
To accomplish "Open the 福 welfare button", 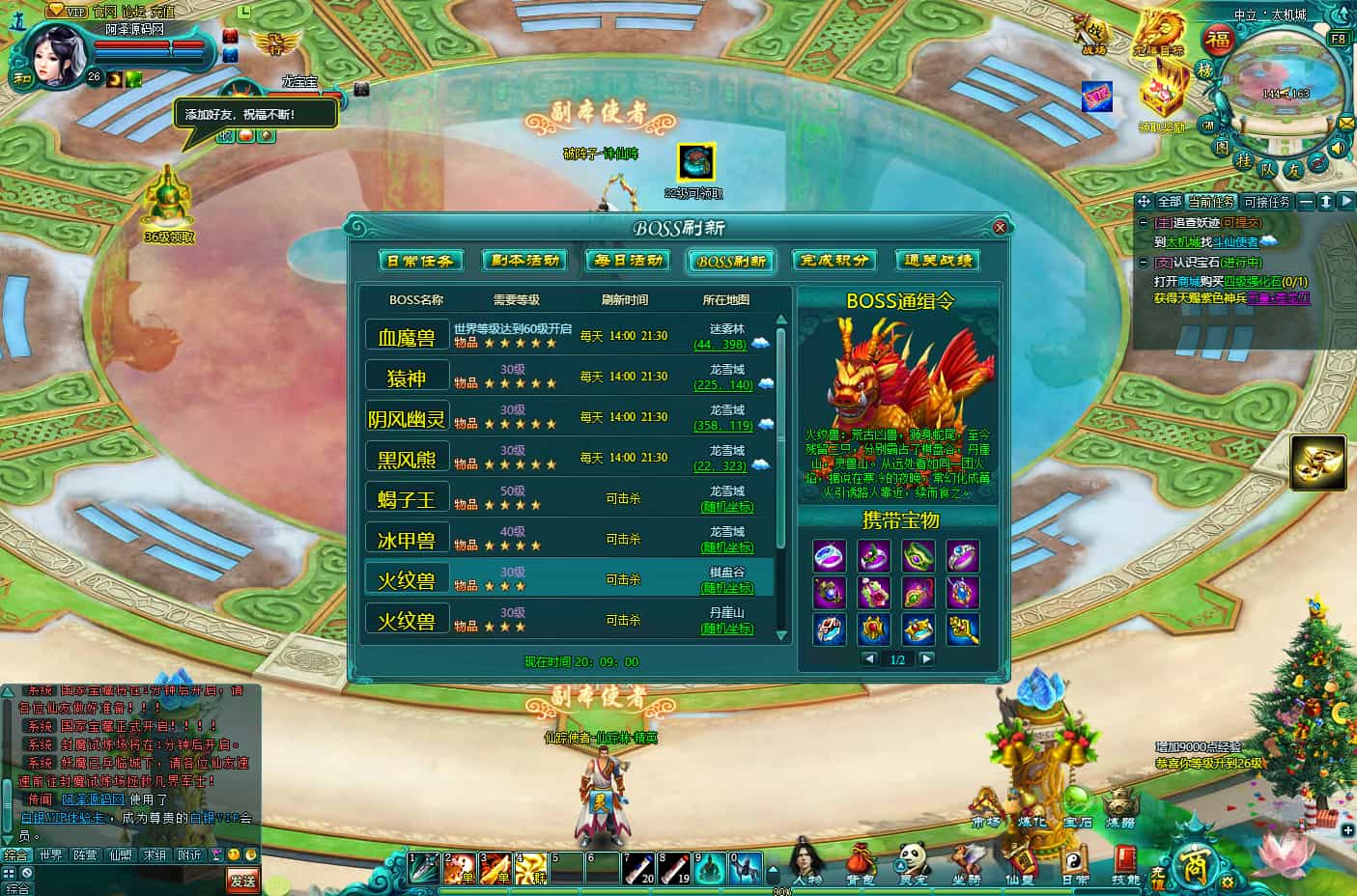I will click(x=1219, y=41).
